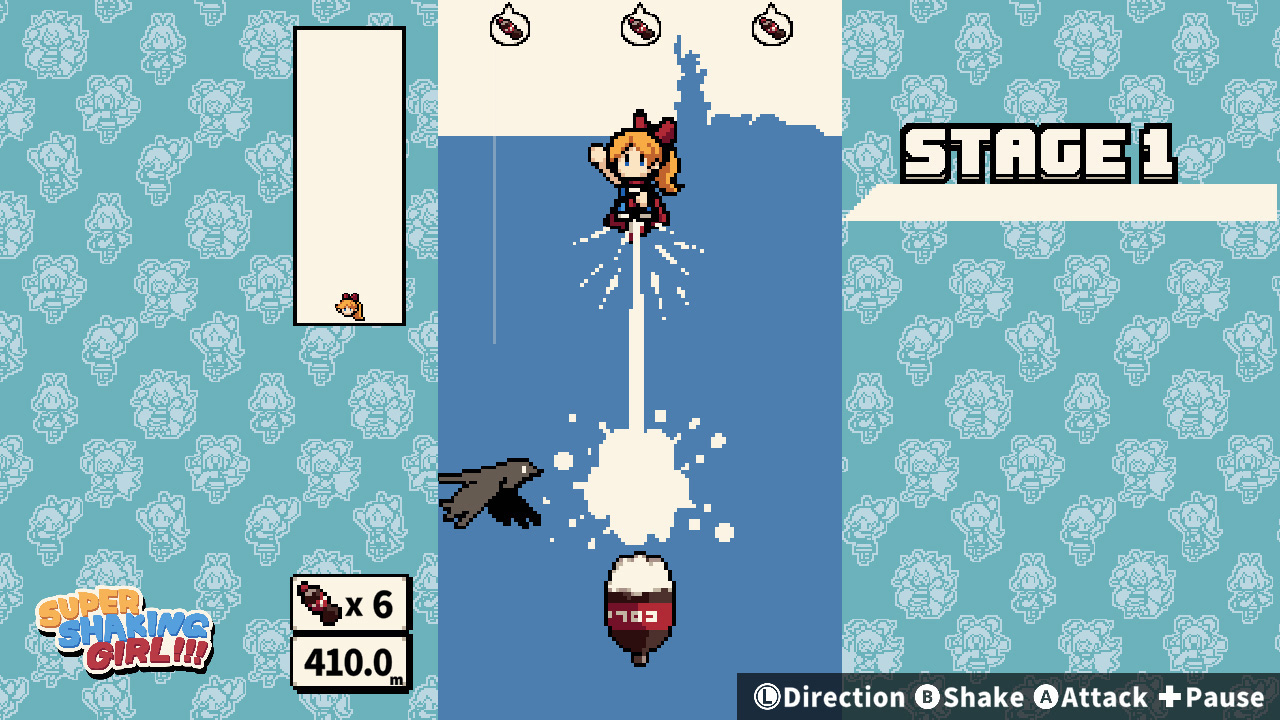
Task: Select the middle cola droplet icon
Action: 639,26
